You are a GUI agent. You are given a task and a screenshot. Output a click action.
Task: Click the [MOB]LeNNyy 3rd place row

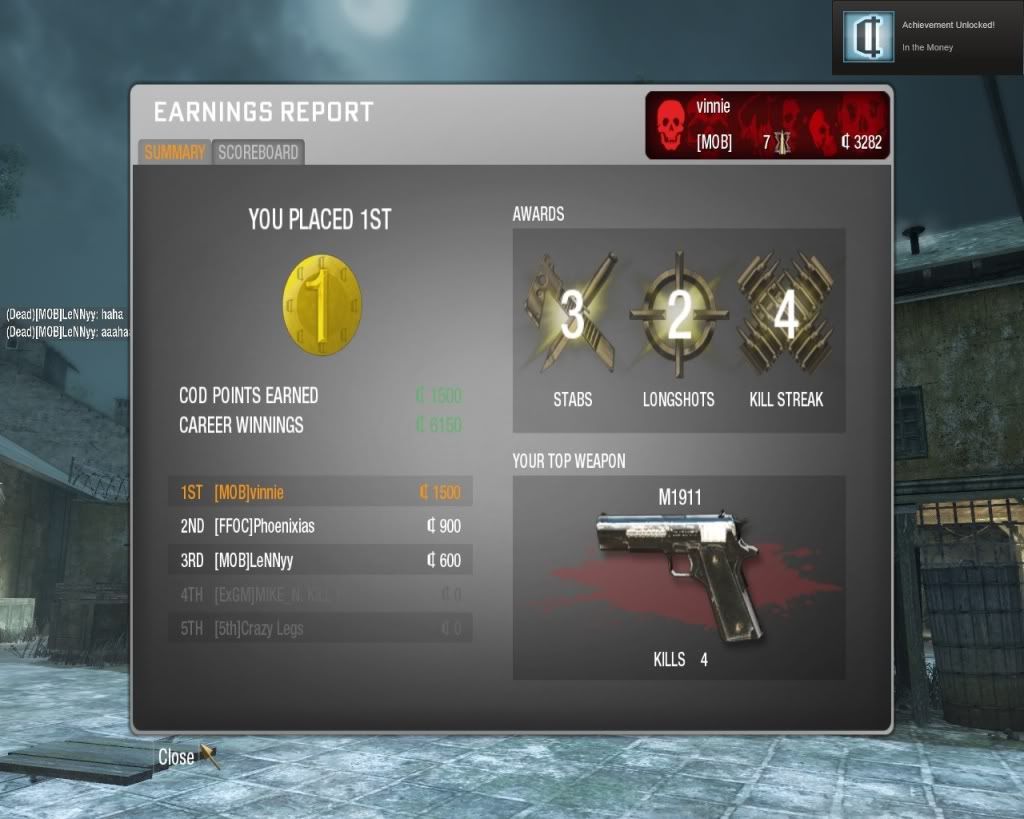tap(319, 560)
